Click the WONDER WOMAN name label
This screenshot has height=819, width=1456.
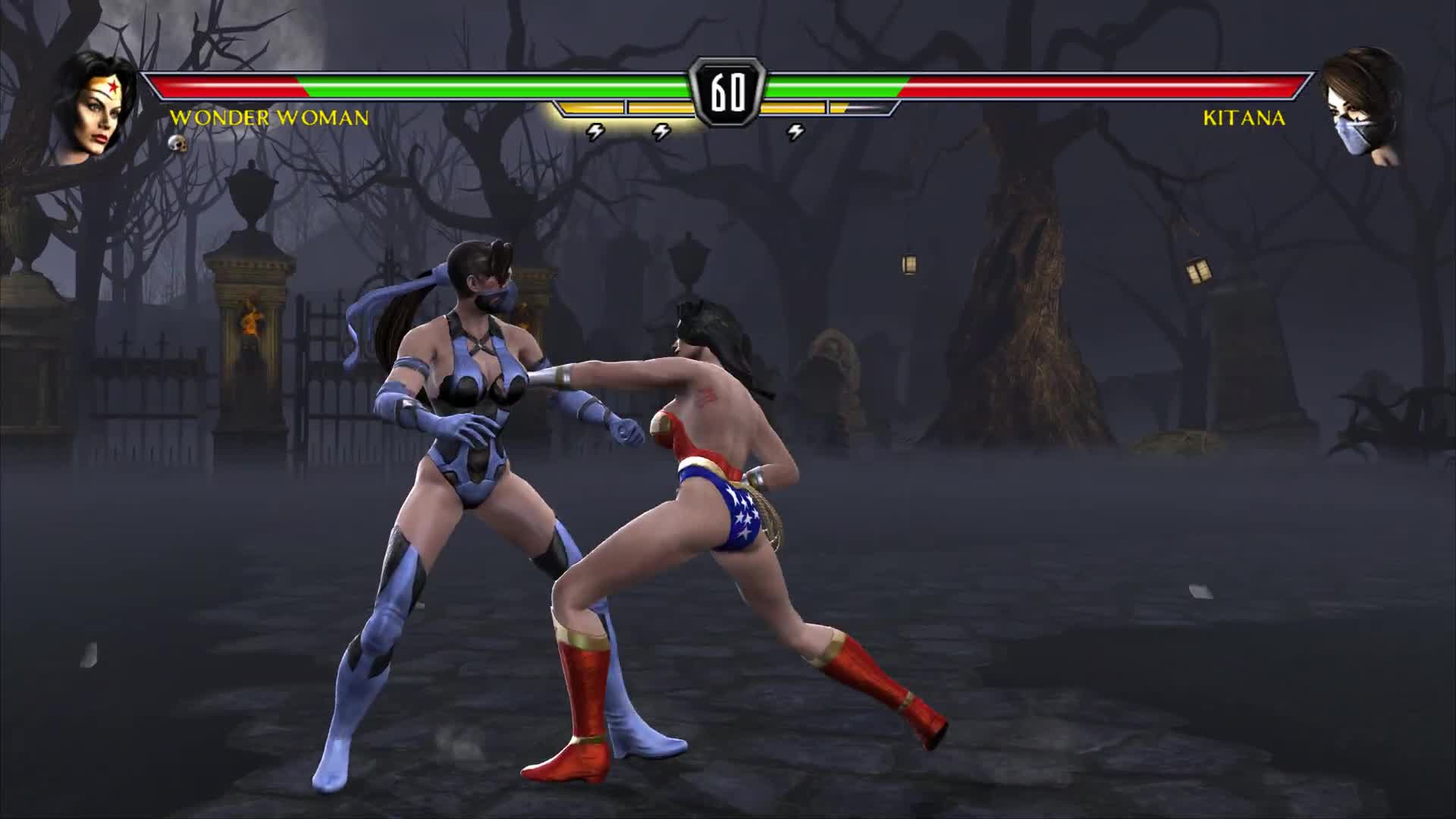269,118
